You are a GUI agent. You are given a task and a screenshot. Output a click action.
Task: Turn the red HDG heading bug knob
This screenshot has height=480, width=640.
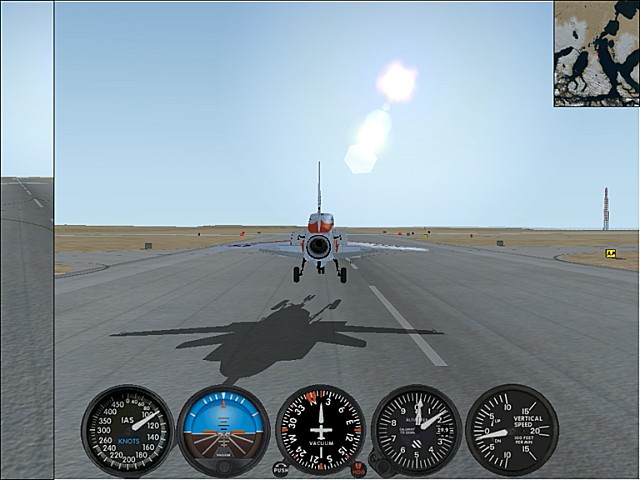[358, 468]
